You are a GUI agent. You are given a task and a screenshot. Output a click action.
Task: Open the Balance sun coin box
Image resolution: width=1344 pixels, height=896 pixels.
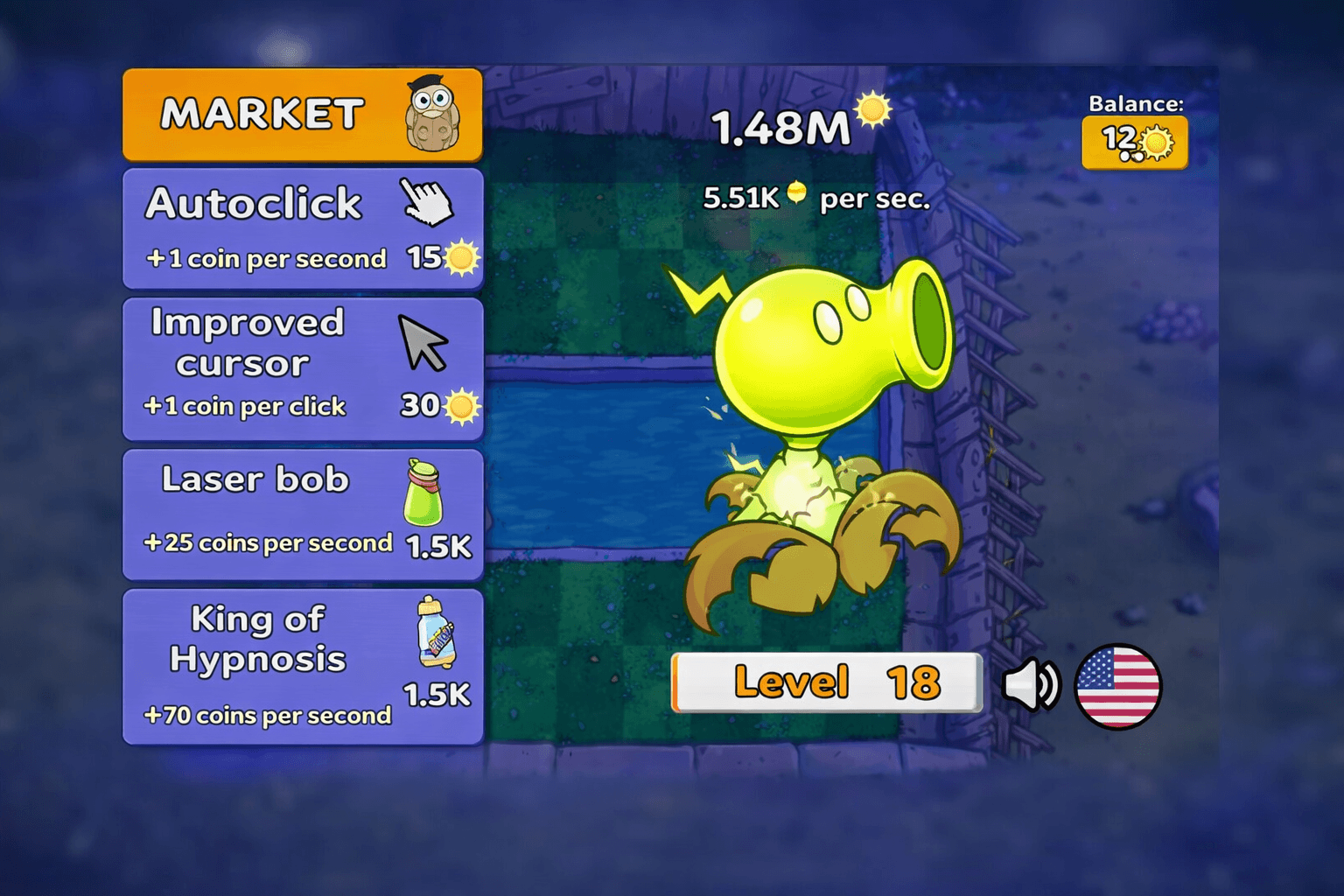pos(1135,143)
